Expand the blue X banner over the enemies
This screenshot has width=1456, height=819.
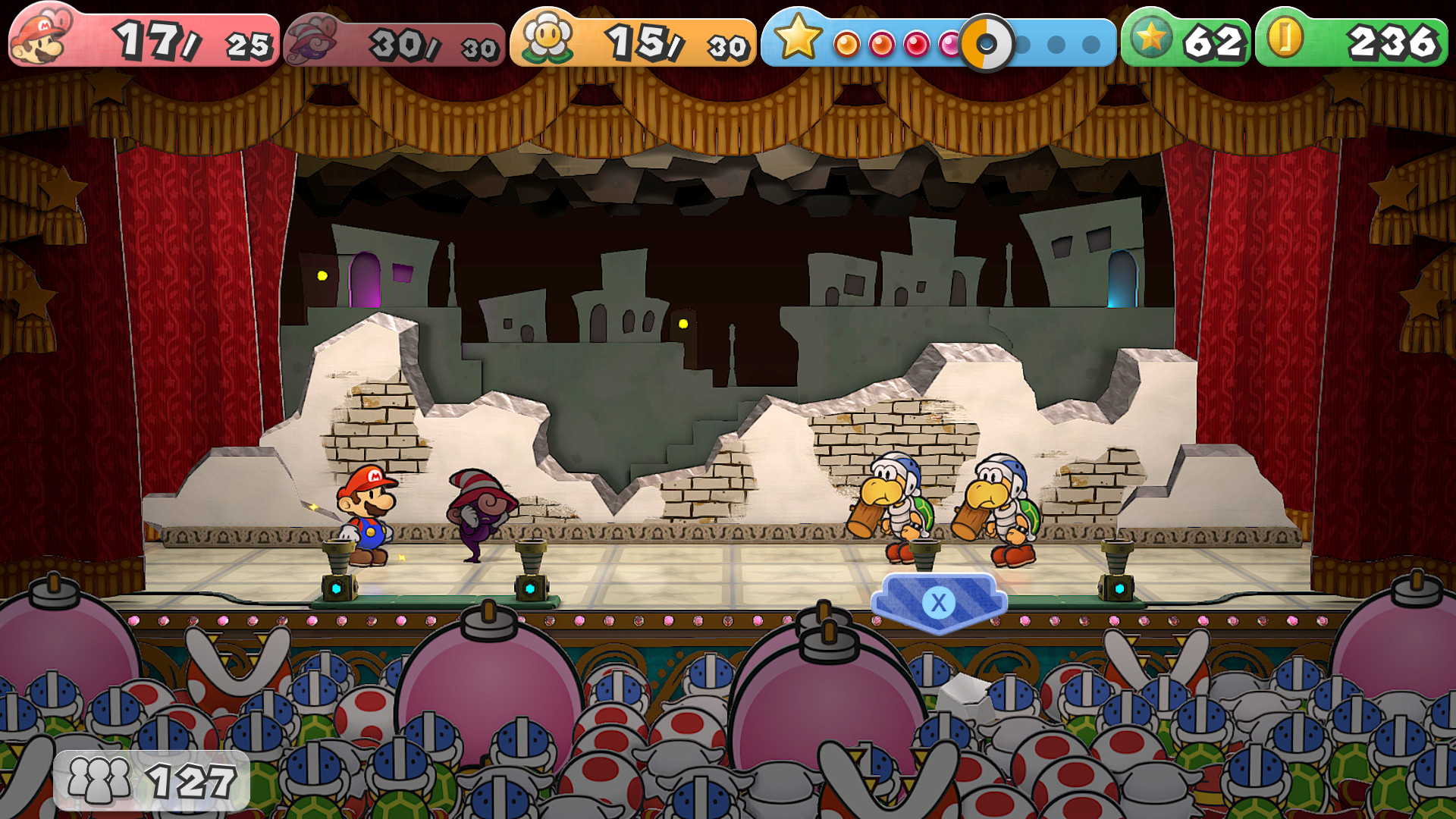(x=940, y=601)
